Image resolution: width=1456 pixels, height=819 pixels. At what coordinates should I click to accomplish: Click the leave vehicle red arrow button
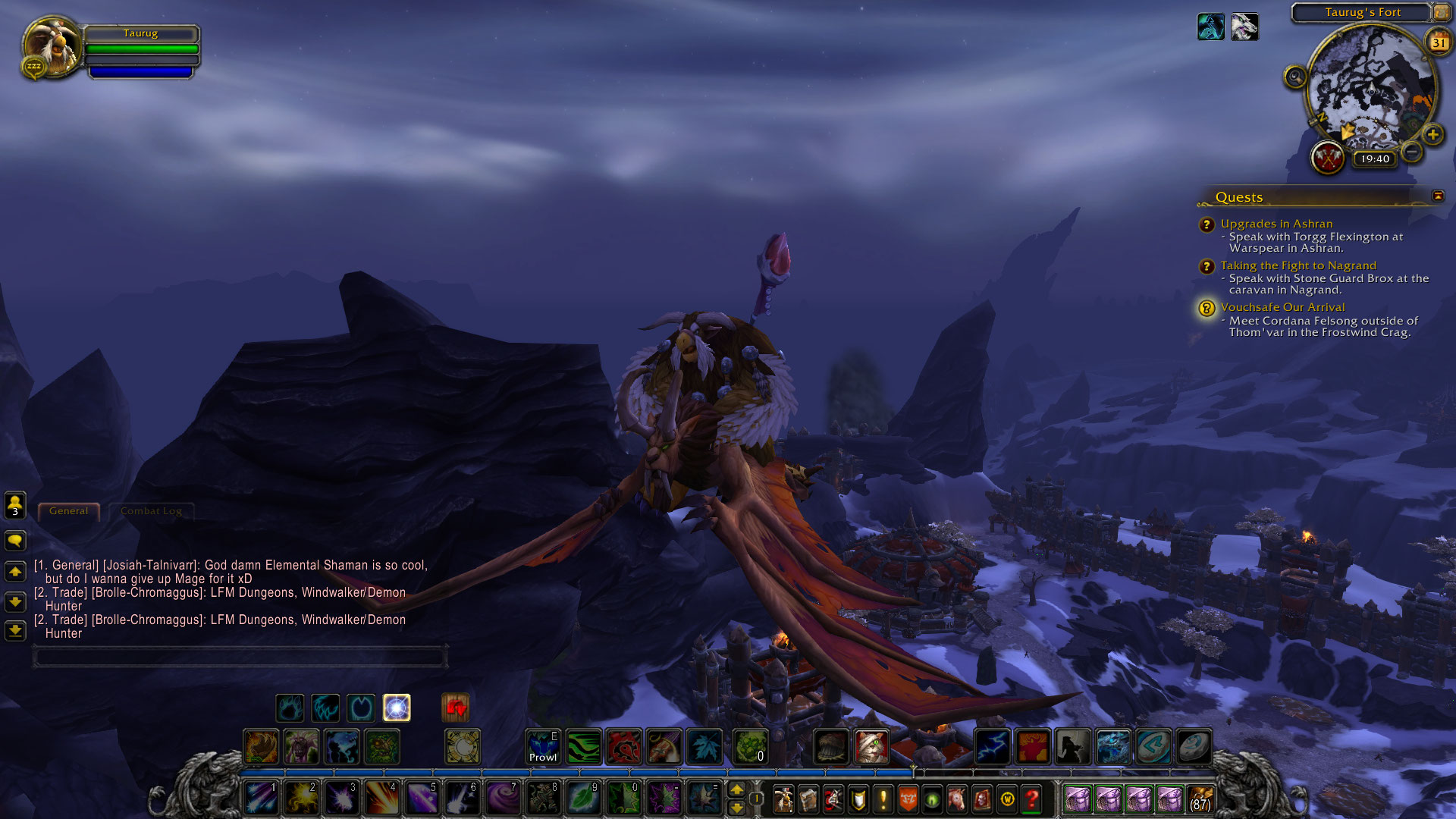[x=456, y=708]
